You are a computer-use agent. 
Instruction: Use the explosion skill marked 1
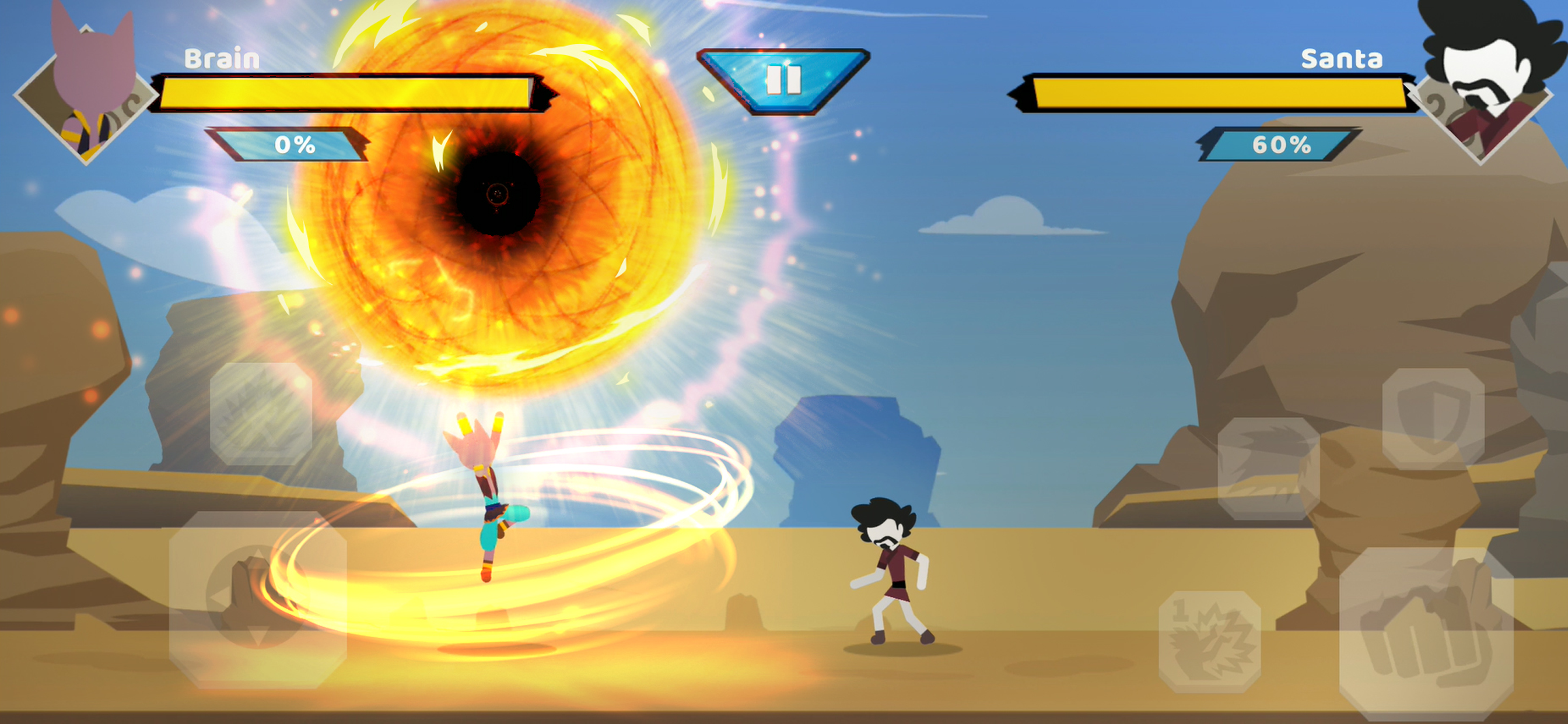pos(1209,641)
